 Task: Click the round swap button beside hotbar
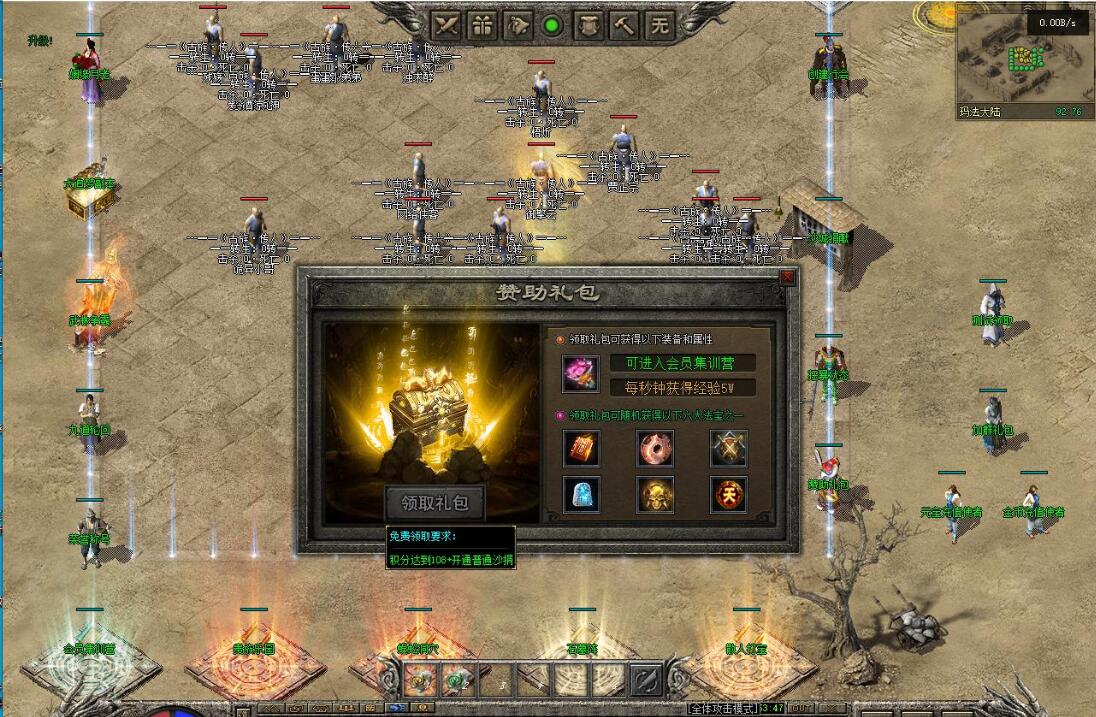click(646, 680)
